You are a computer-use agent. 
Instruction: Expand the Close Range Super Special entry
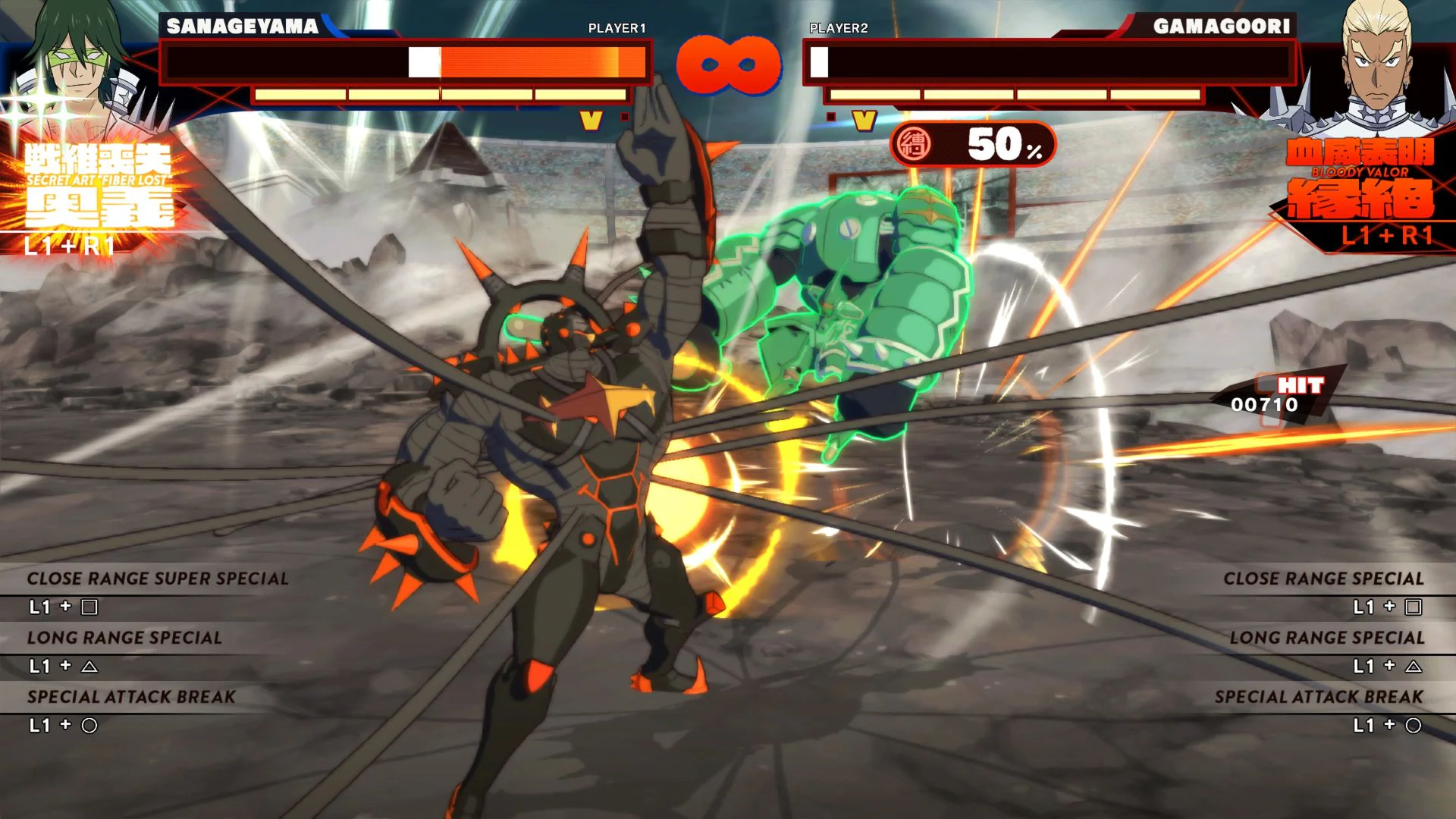point(158,578)
